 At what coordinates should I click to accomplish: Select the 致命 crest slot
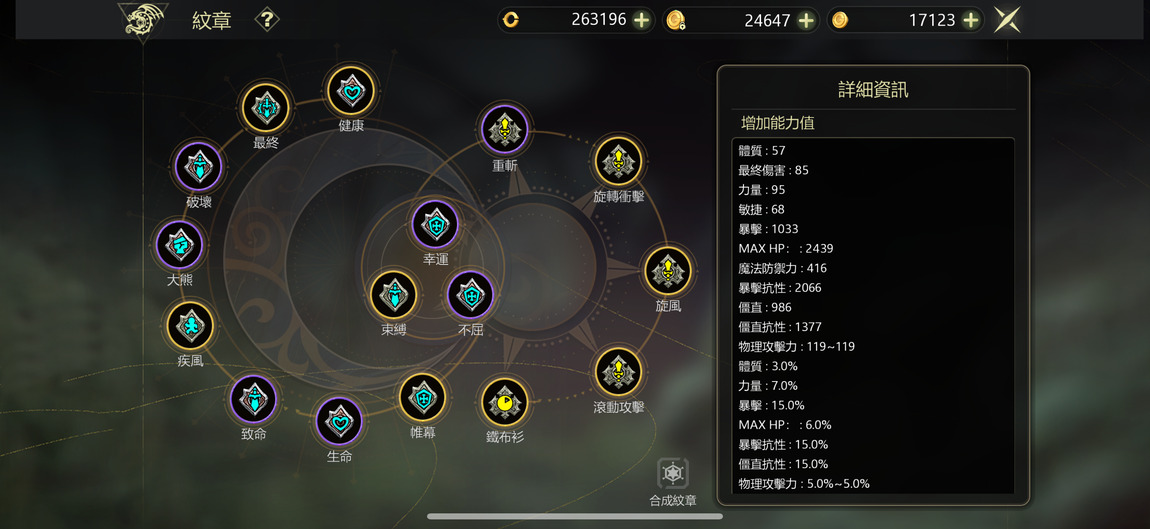tap(254, 399)
